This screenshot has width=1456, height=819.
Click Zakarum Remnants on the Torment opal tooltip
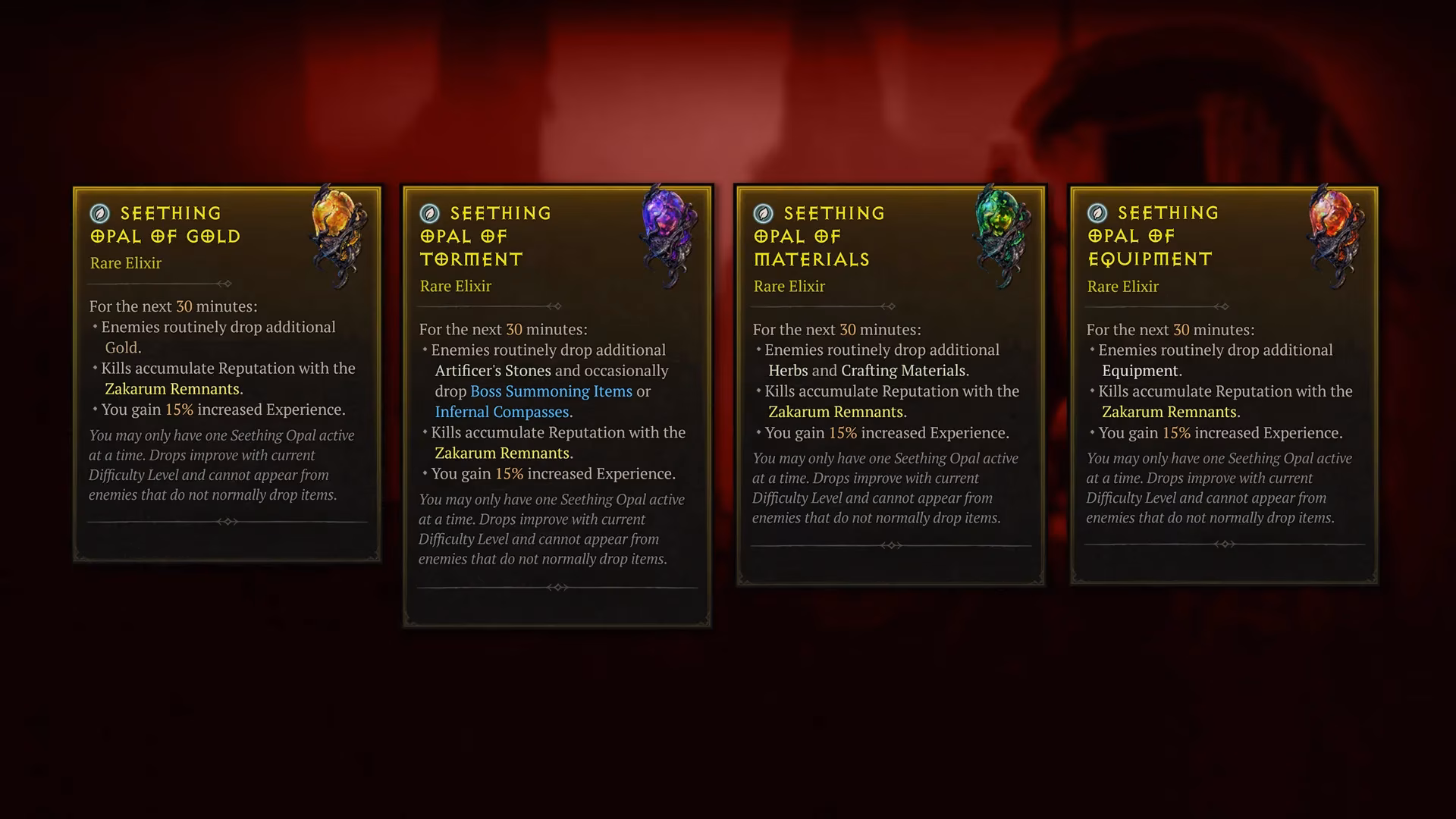tap(502, 453)
